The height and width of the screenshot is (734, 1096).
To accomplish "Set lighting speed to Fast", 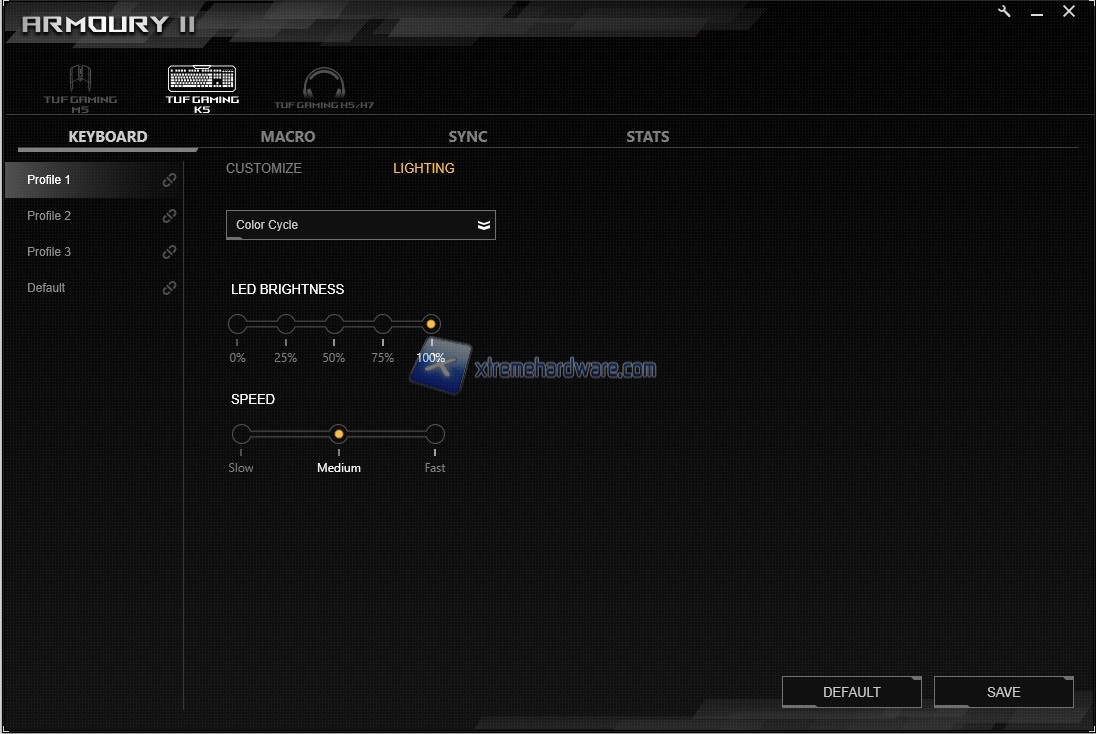I will 435,434.
